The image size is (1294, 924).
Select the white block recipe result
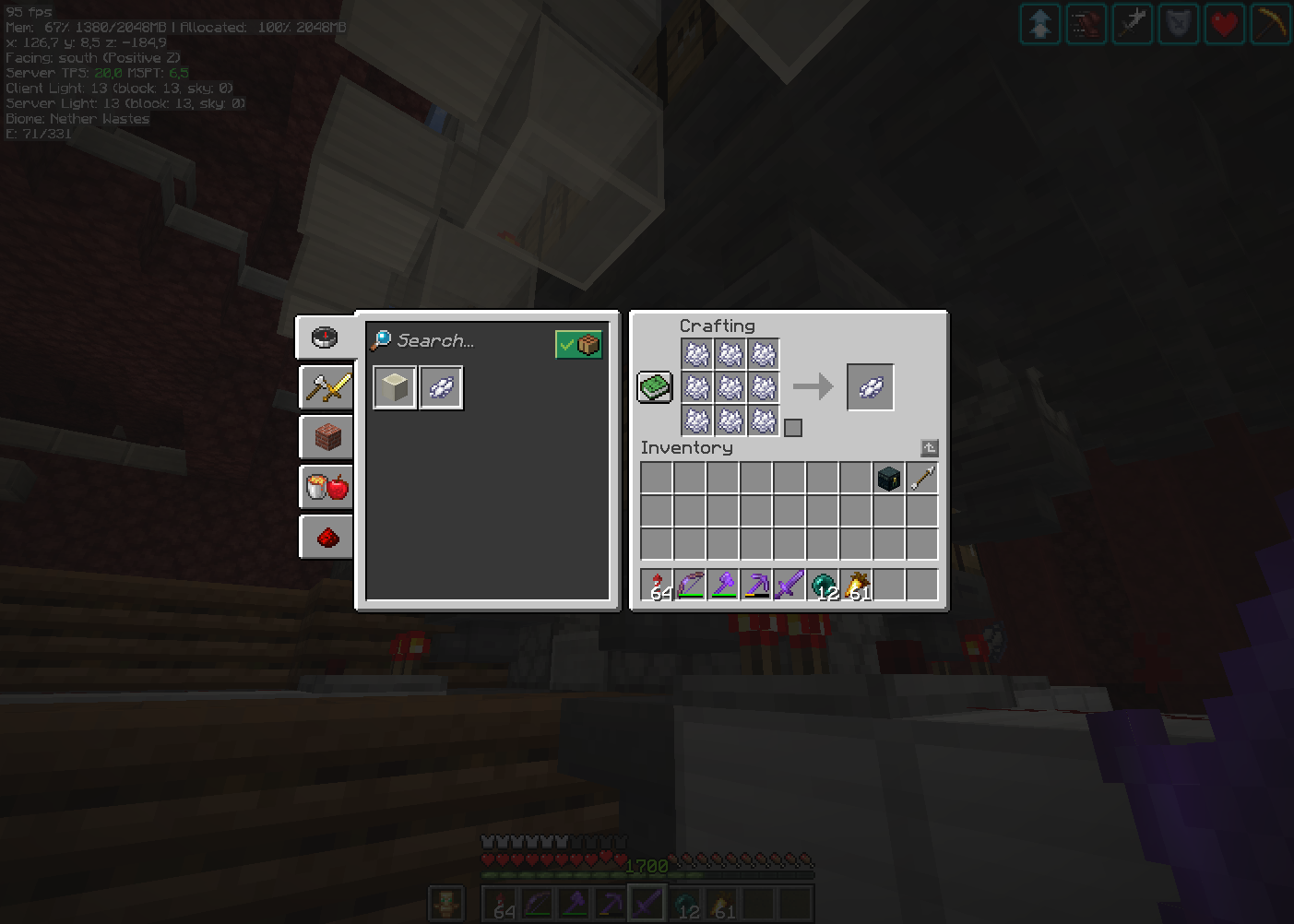[395, 387]
